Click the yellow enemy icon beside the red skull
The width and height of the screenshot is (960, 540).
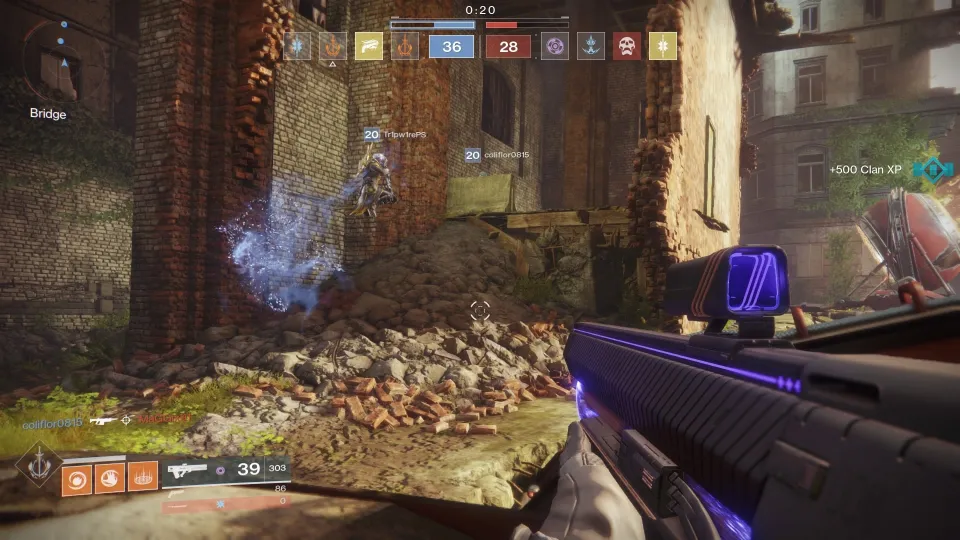click(x=662, y=46)
